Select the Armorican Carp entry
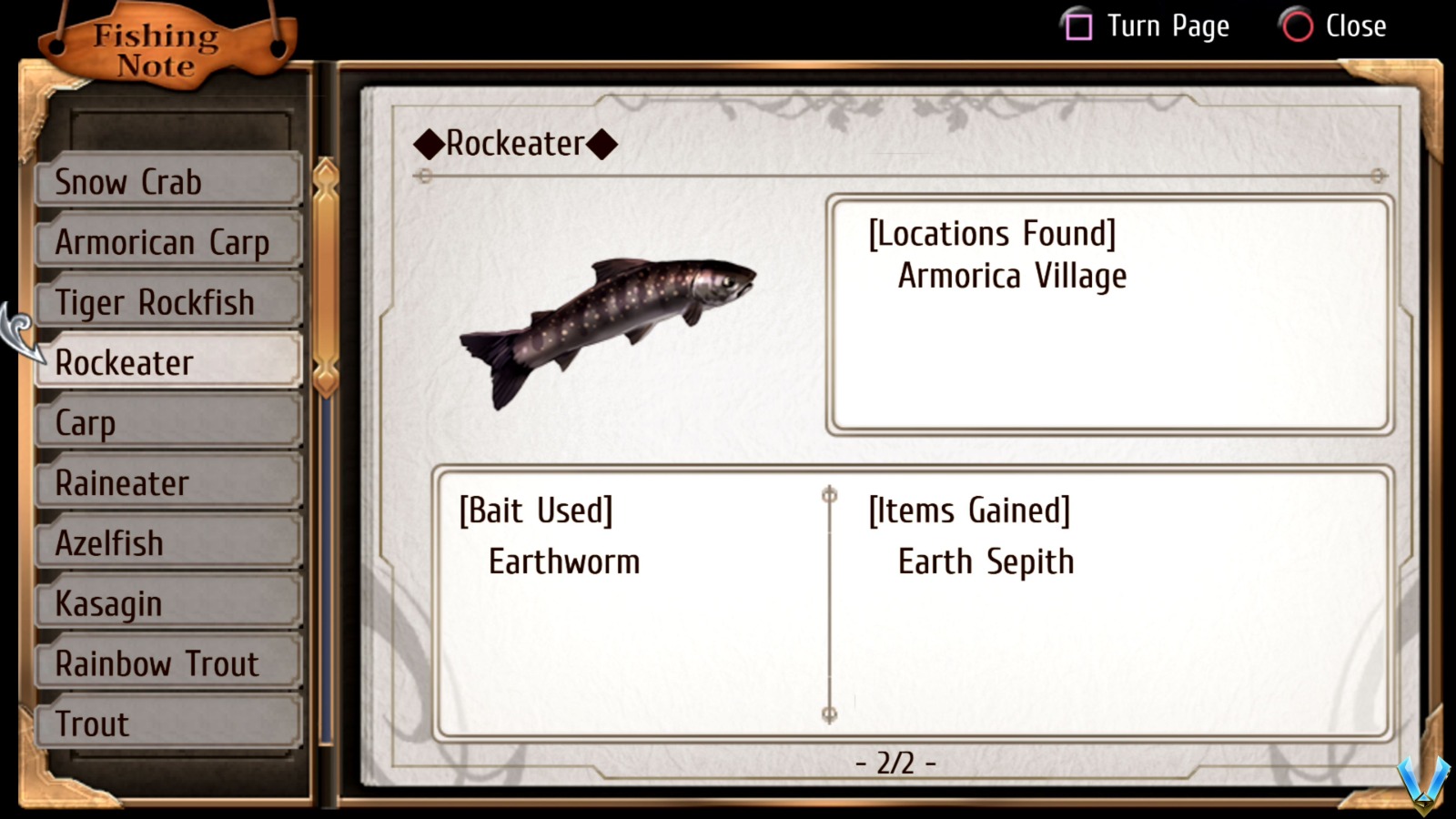Image resolution: width=1456 pixels, height=819 pixels. (x=168, y=242)
